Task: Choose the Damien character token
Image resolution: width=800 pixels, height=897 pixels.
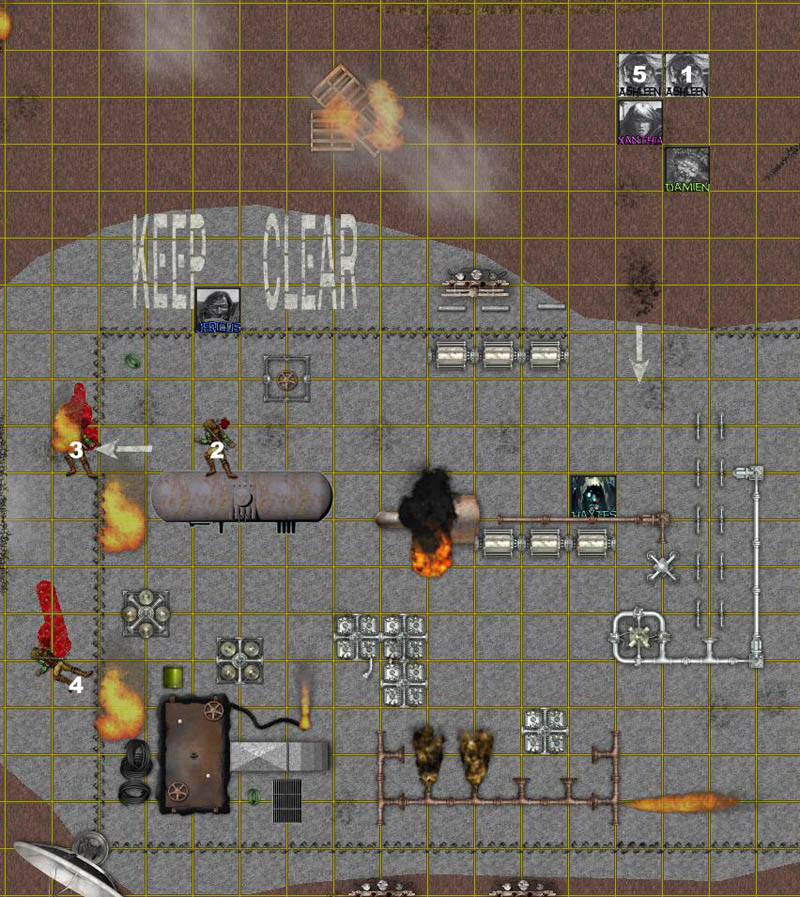Action: [687, 168]
